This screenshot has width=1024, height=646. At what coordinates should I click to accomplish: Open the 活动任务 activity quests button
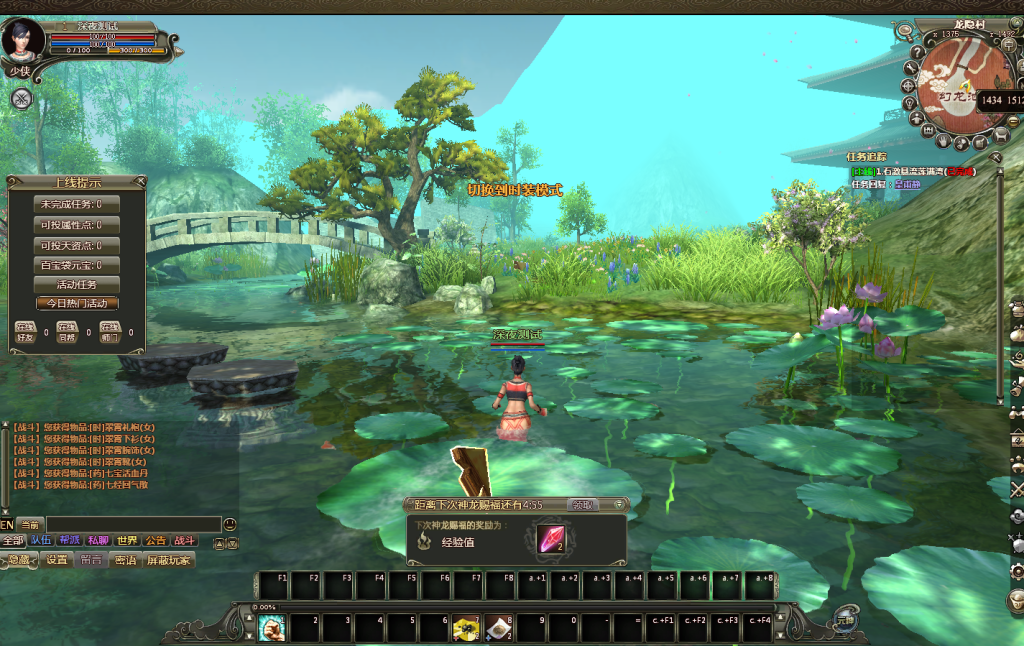coord(77,284)
